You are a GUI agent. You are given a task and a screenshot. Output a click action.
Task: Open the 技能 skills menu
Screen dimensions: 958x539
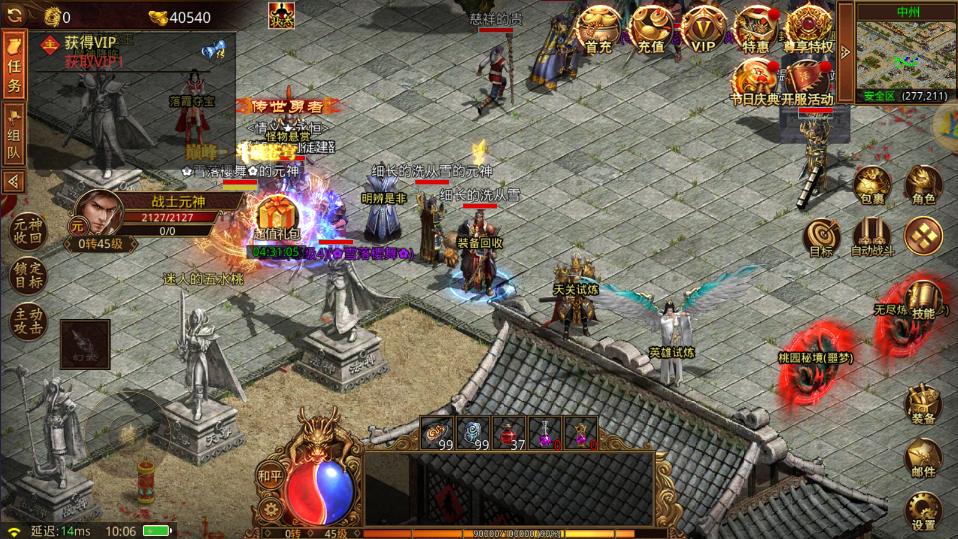tap(922, 299)
